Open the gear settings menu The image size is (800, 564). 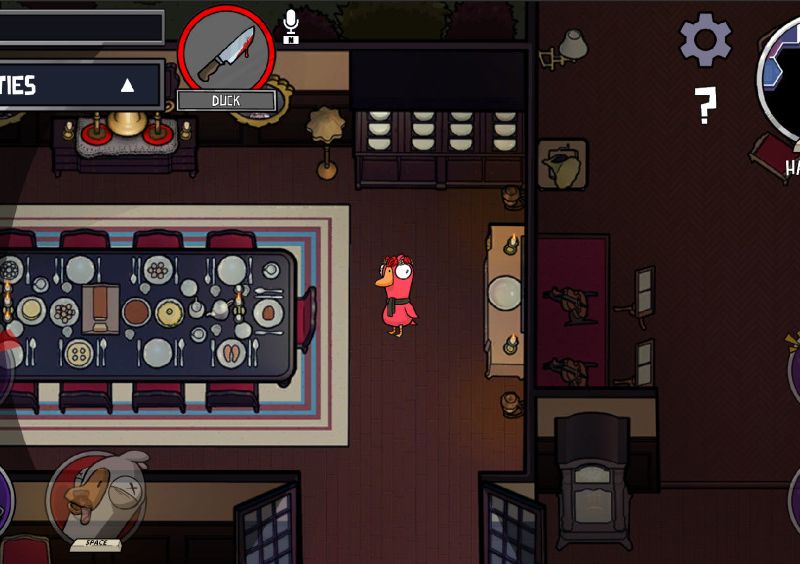pos(705,40)
